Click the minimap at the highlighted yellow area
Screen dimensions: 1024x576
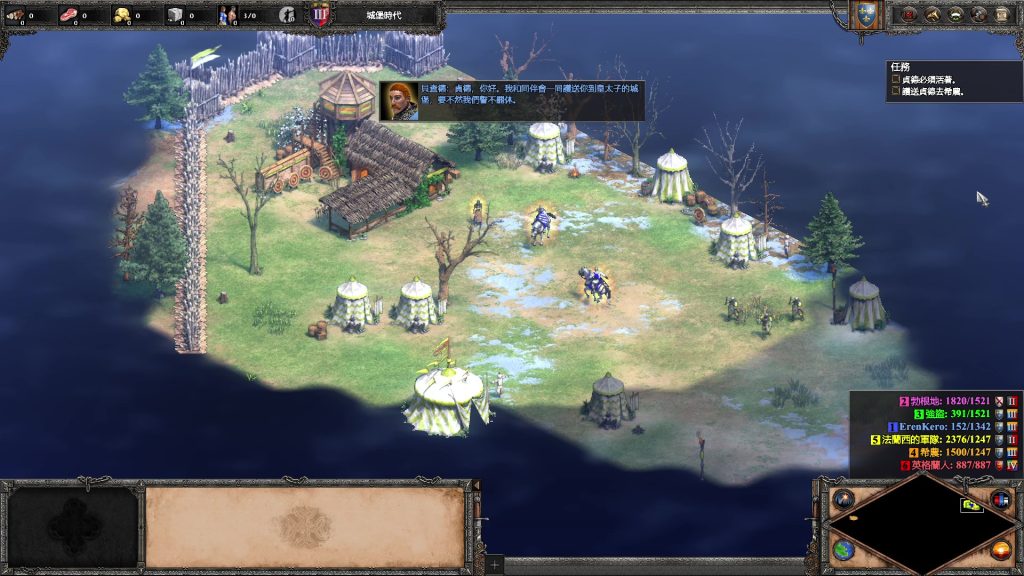[x=971, y=506]
